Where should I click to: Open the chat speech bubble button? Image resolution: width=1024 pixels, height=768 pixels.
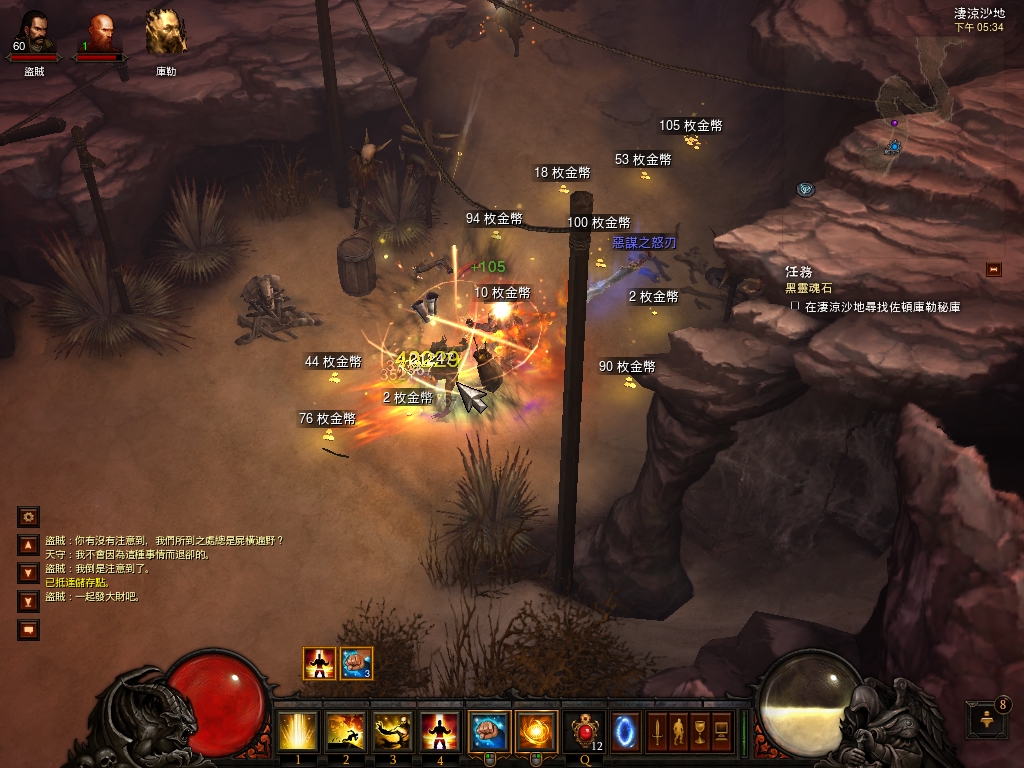[28, 630]
